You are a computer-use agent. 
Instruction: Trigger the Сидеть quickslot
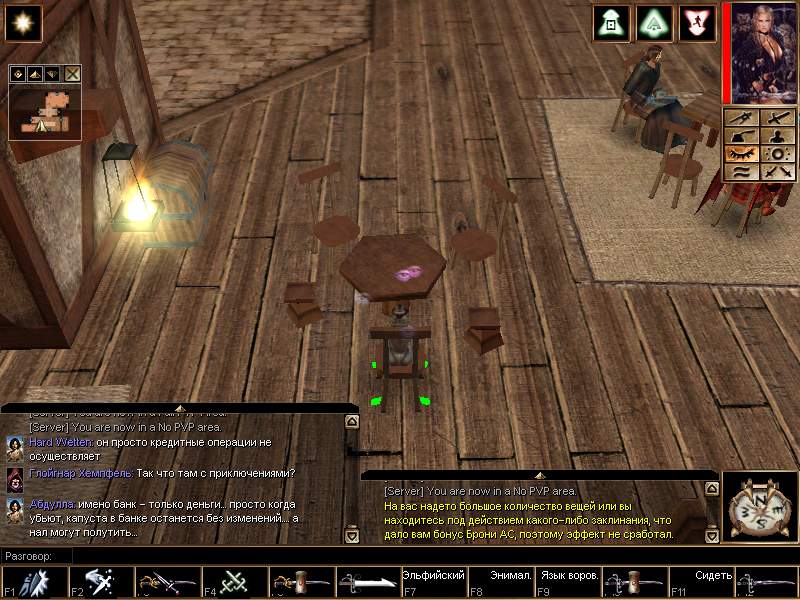coord(699,581)
